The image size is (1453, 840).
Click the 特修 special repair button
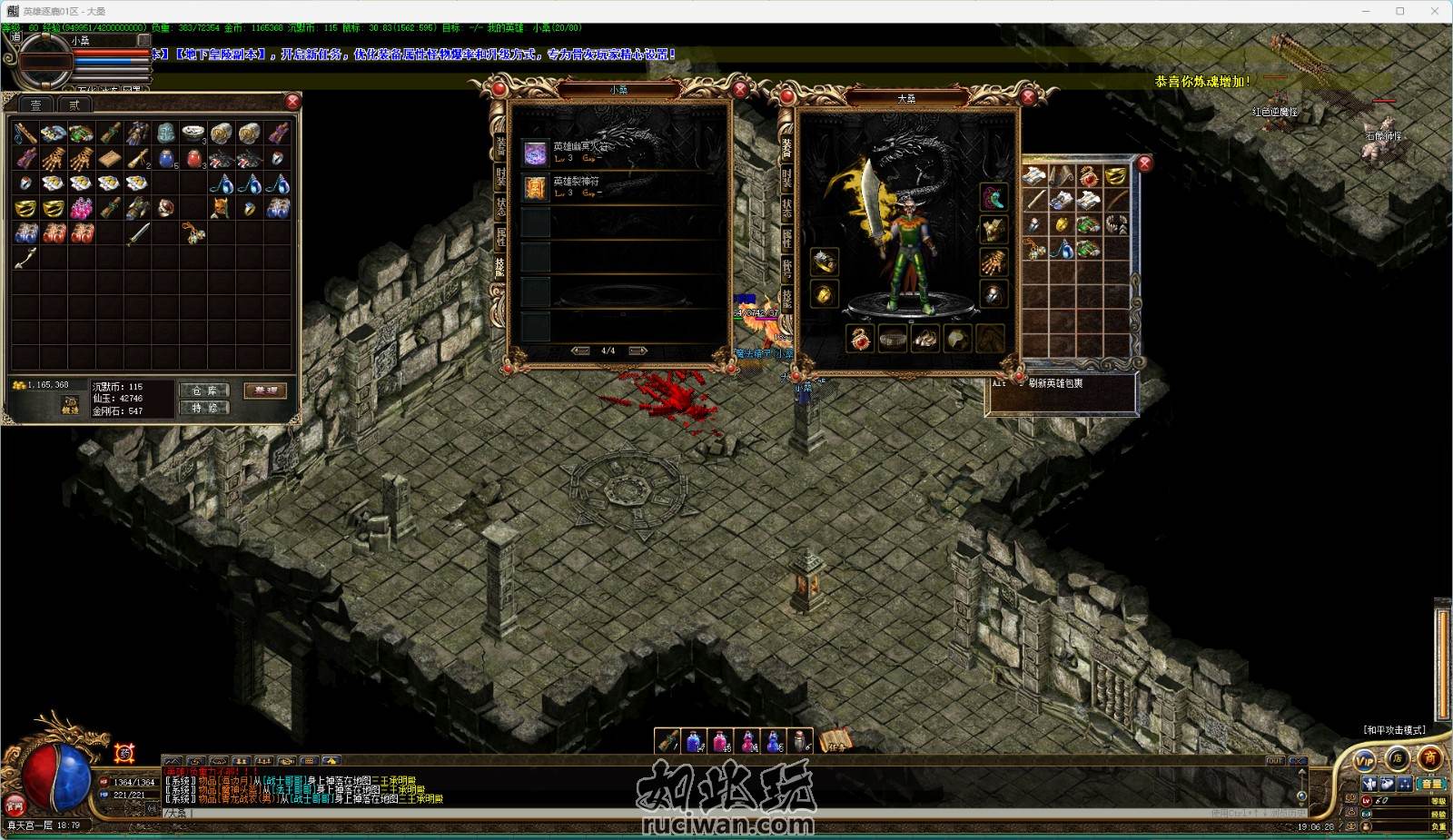203,409
